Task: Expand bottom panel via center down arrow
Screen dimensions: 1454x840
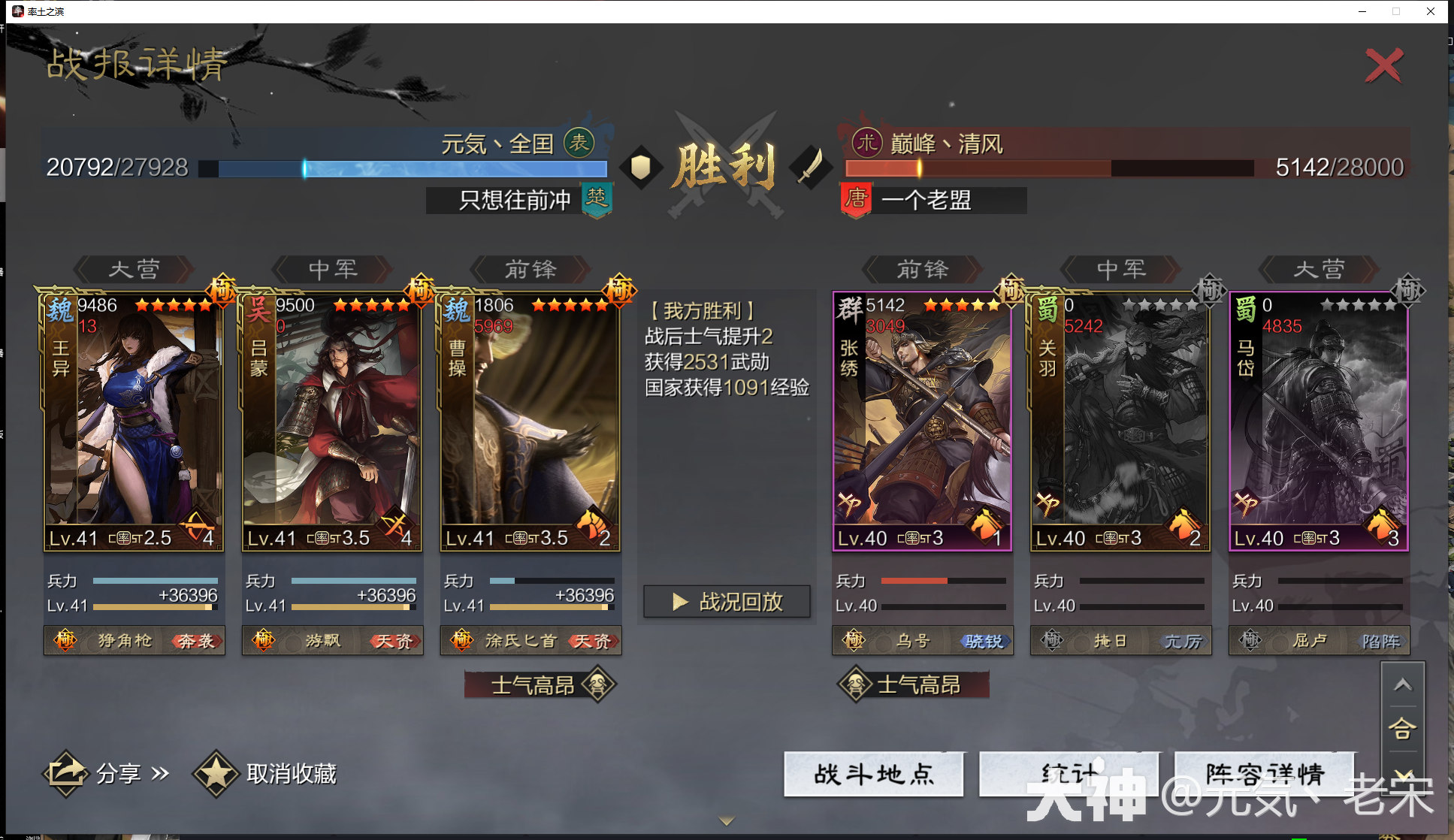Action: click(x=725, y=821)
